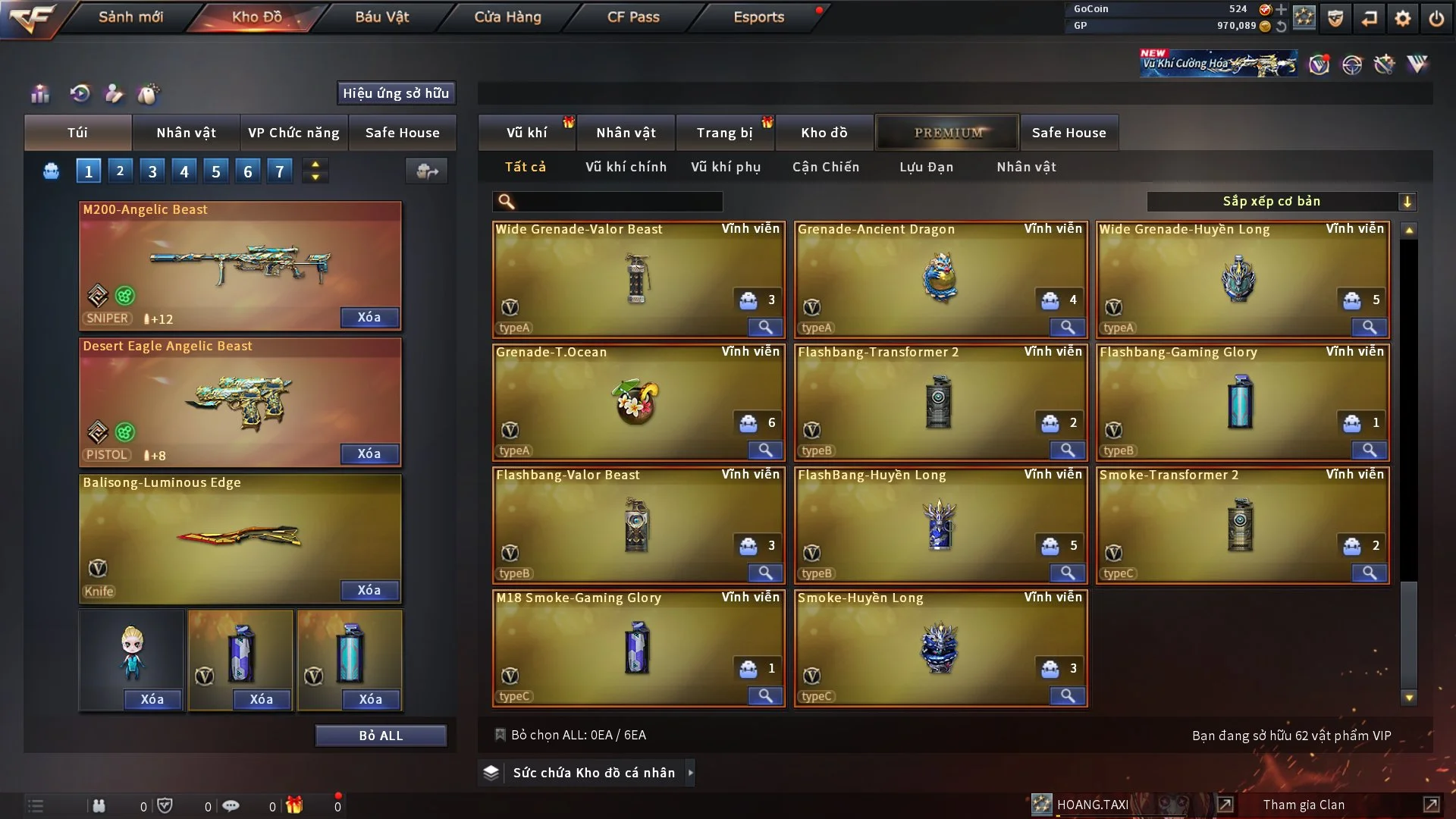Screen dimensions: 1456x819
Task: Select the PREMIUM inventory tab
Action: pyautogui.click(x=948, y=133)
